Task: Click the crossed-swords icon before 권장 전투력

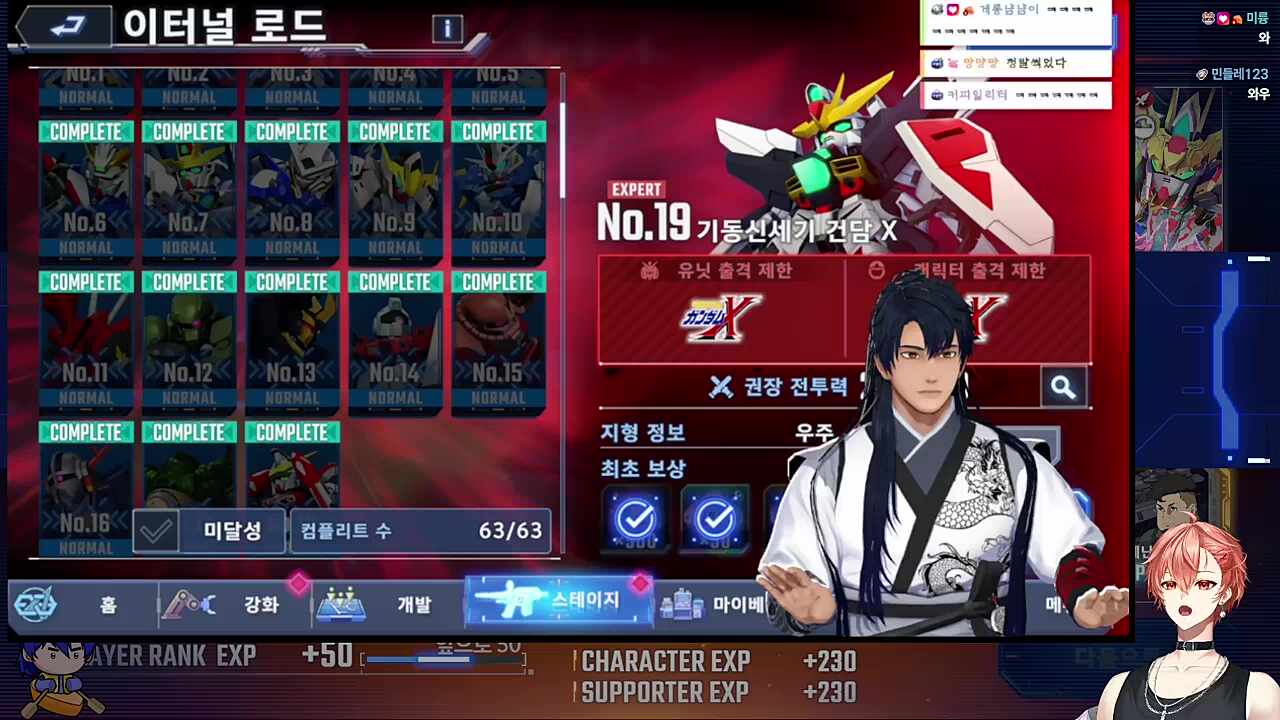Action: click(x=722, y=388)
